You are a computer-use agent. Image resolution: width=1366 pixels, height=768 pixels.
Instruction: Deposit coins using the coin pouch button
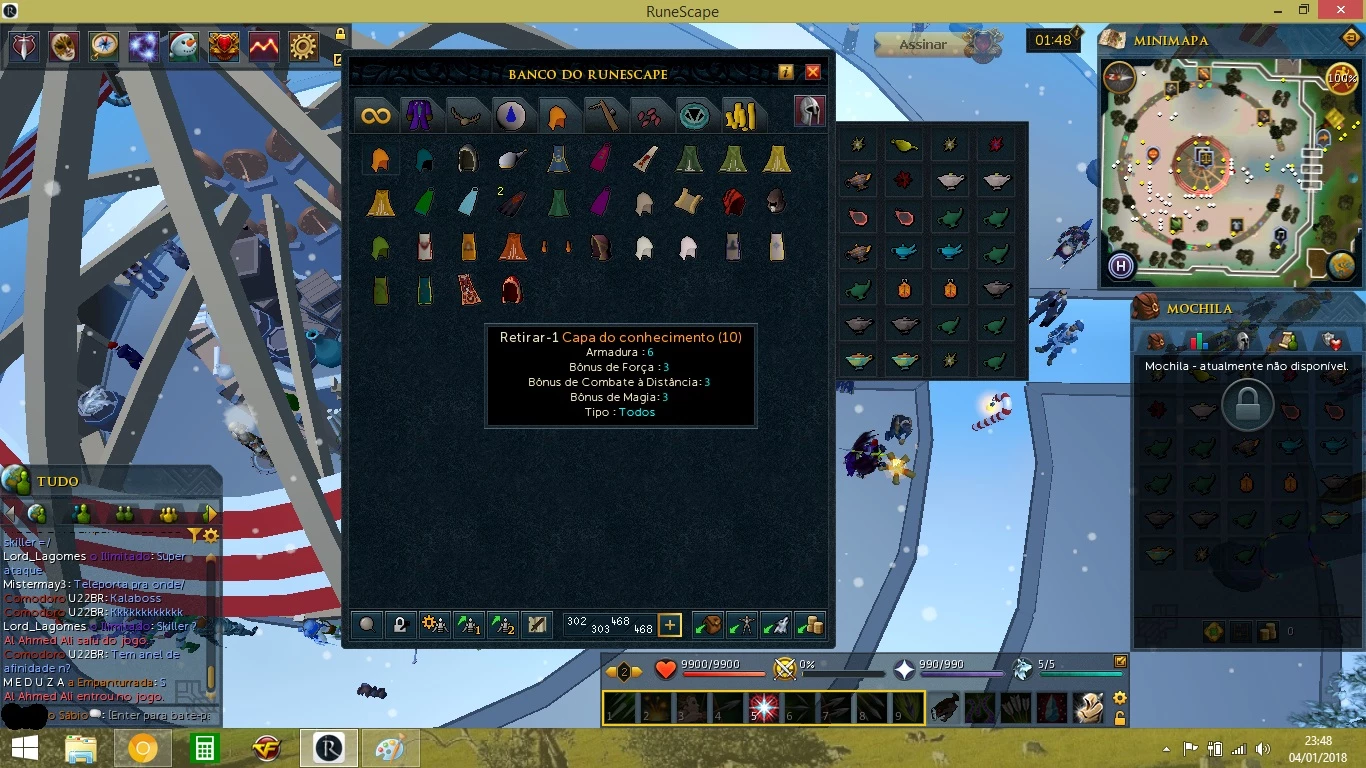(811, 625)
